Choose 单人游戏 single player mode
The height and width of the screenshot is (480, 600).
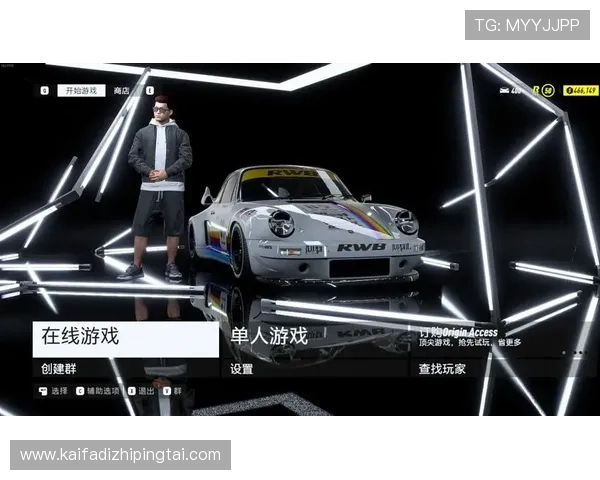point(316,338)
